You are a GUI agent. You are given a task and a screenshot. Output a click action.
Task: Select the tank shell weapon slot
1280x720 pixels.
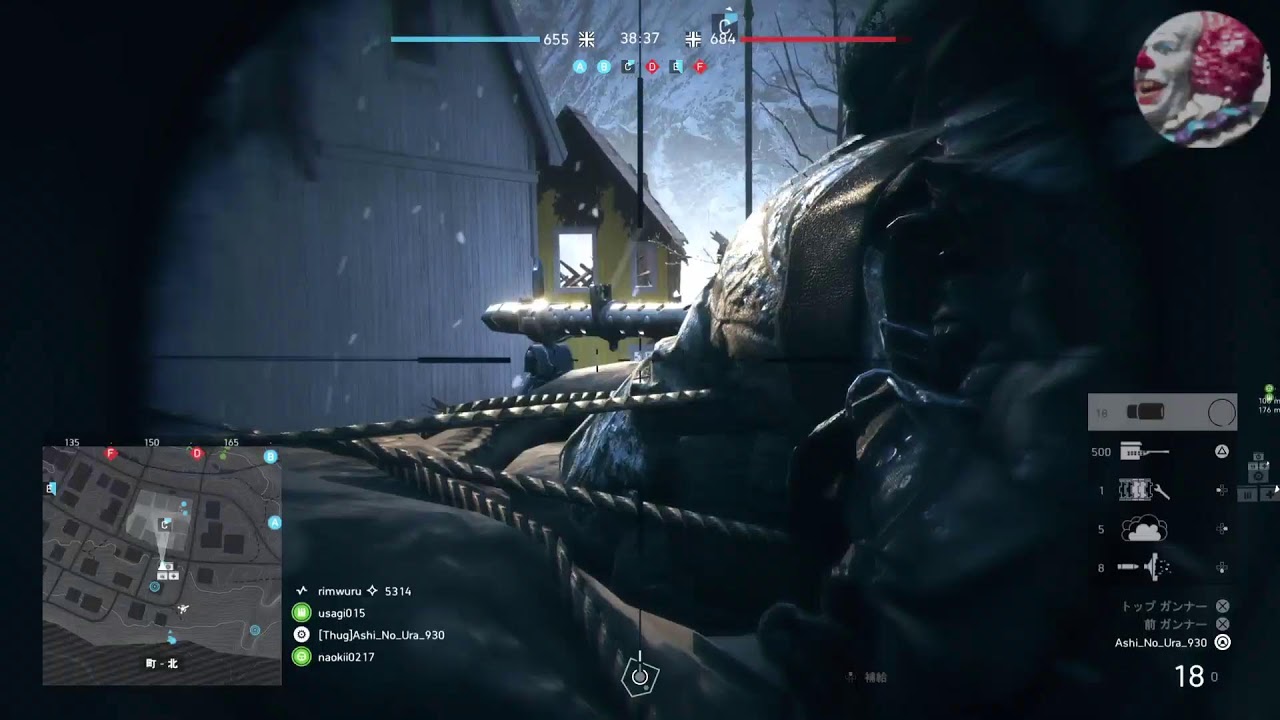pos(1144,412)
